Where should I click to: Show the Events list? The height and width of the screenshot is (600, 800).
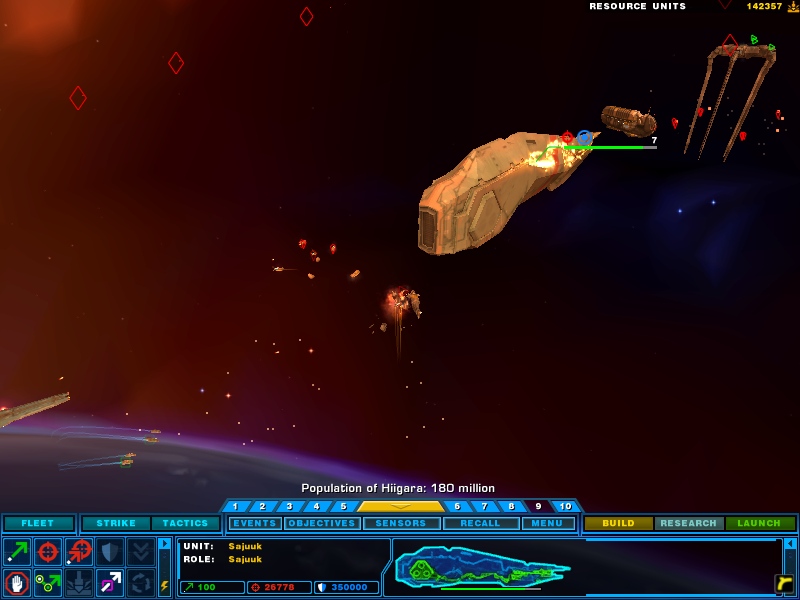pos(255,523)
